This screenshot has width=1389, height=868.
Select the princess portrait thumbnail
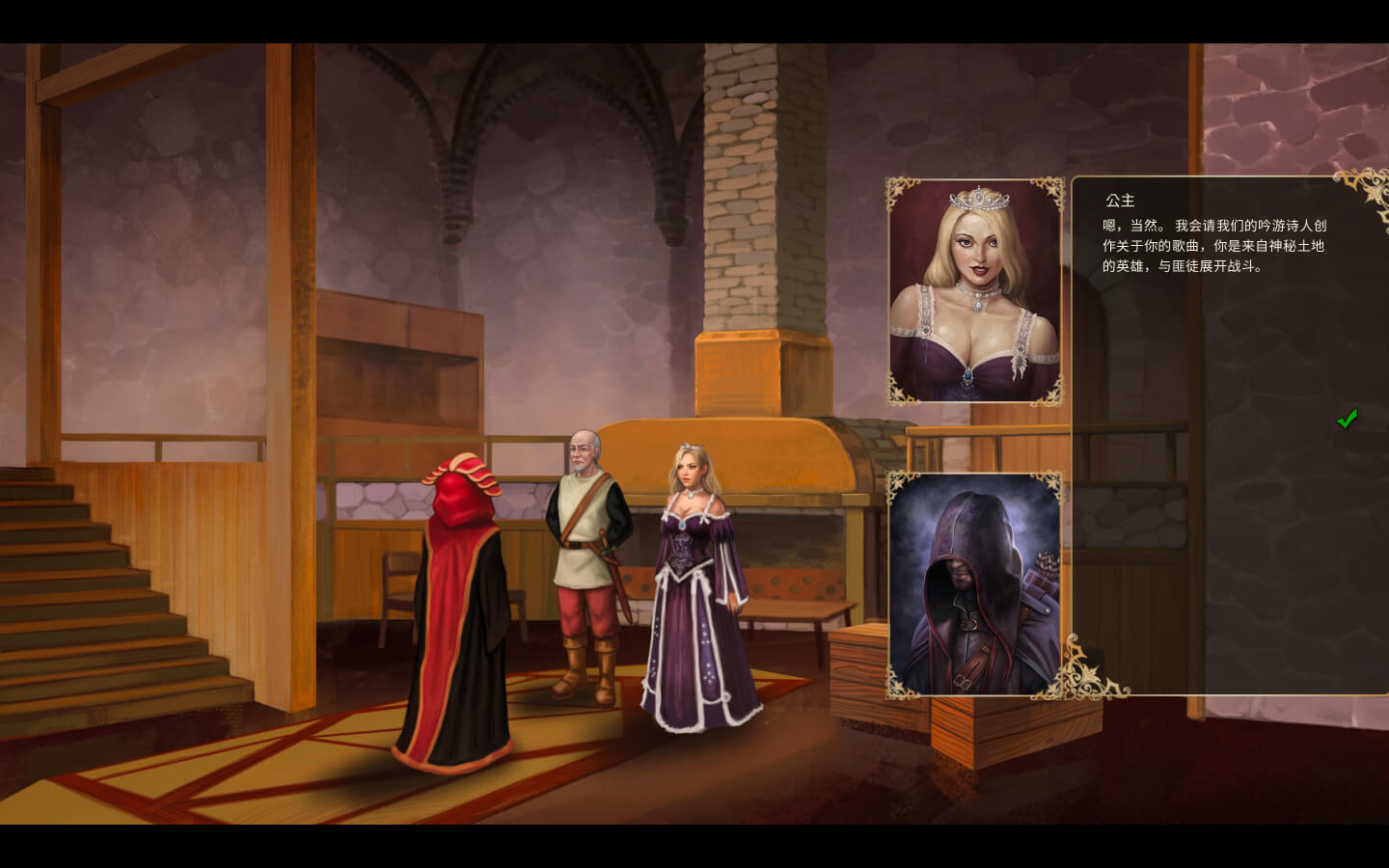coord(974,291)
